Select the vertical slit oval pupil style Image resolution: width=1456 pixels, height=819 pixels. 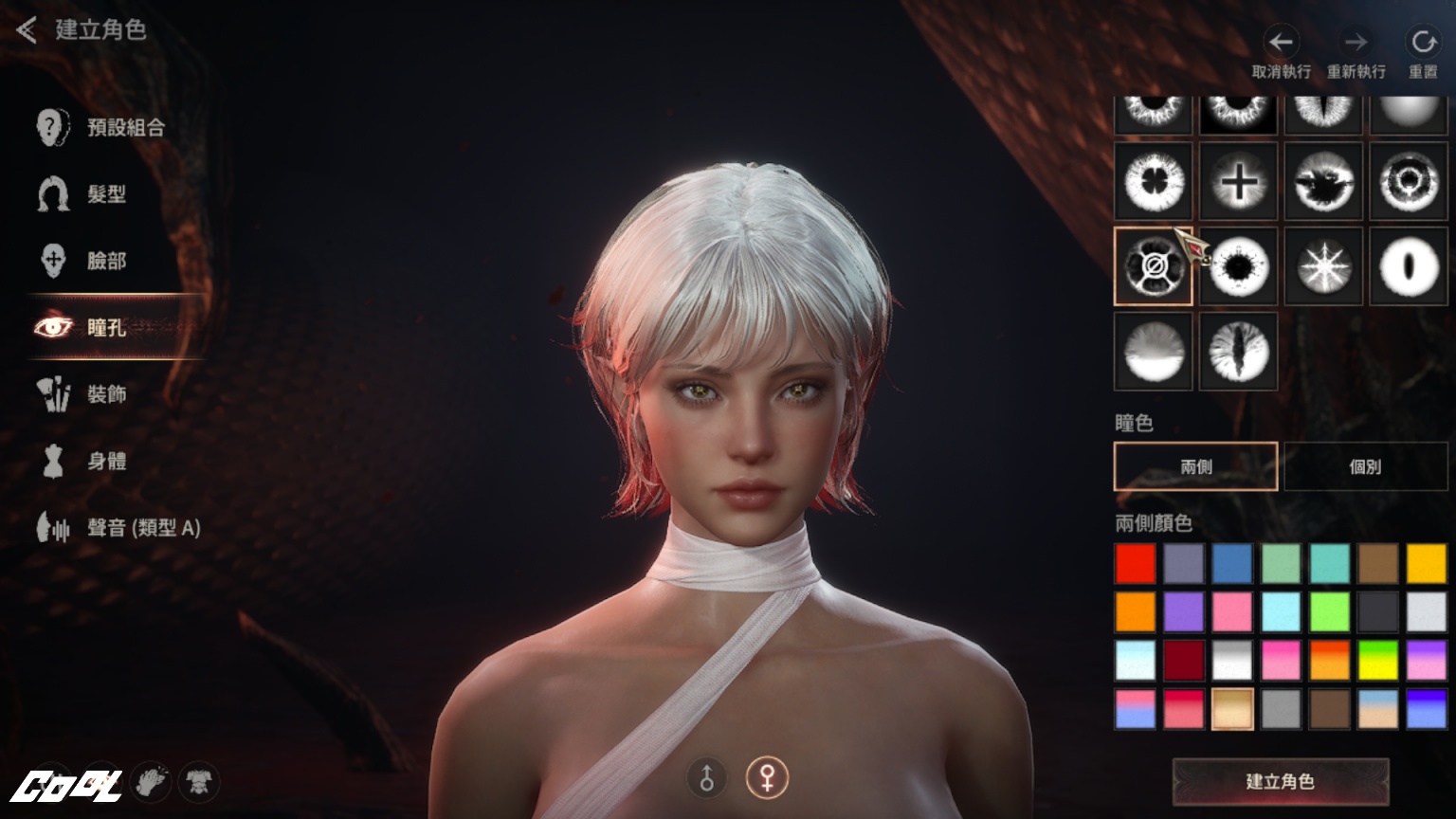1409,266
